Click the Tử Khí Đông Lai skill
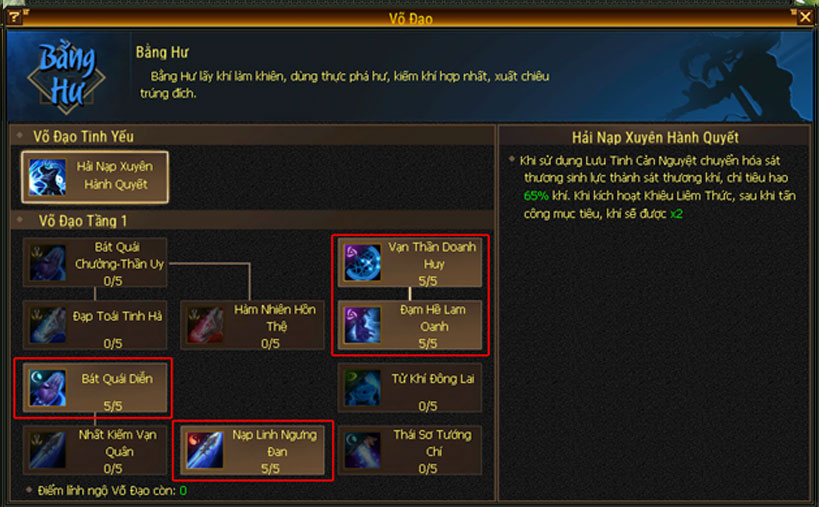The width and height of the screenshot is (819, 507). (x=410, y=387)
